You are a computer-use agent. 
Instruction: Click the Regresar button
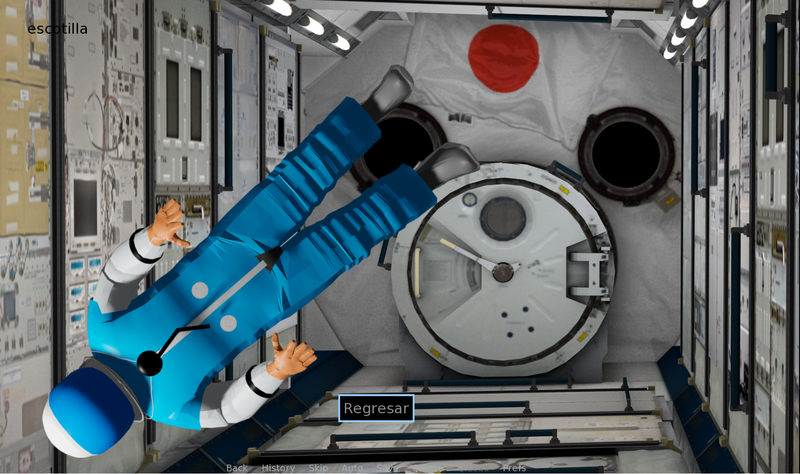376,408
